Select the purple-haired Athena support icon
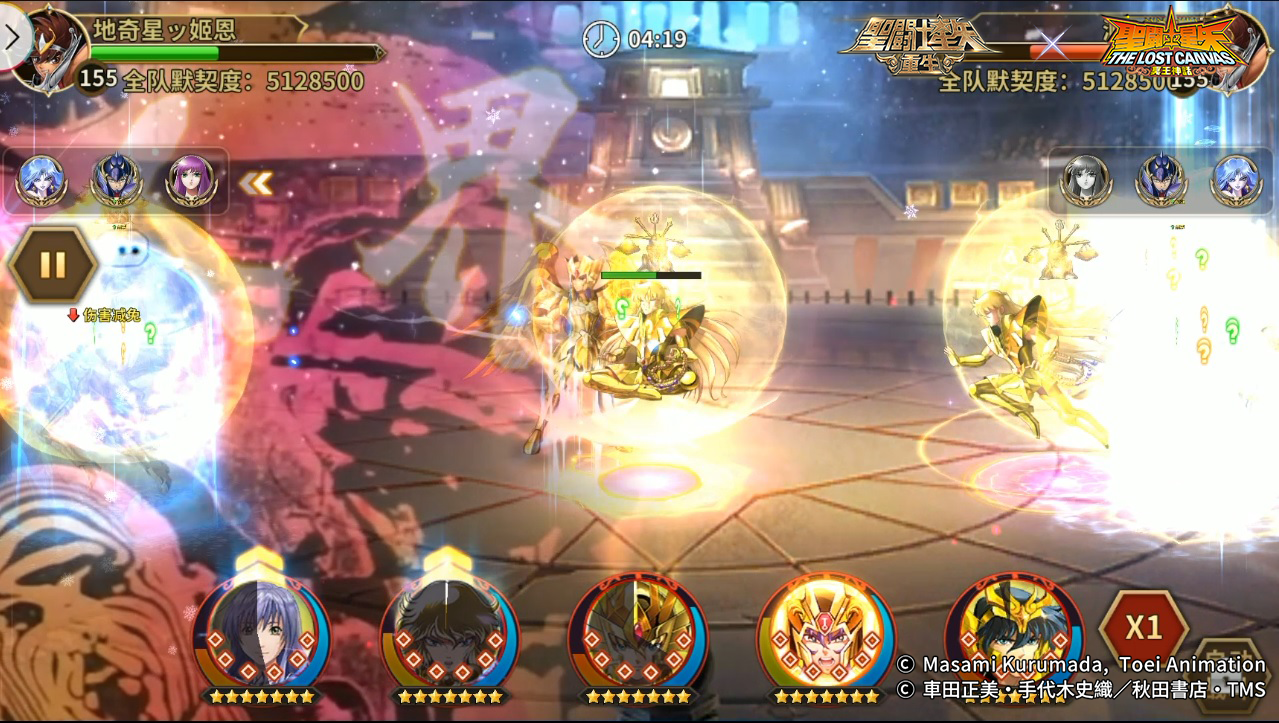 click(x=190, y=181)
